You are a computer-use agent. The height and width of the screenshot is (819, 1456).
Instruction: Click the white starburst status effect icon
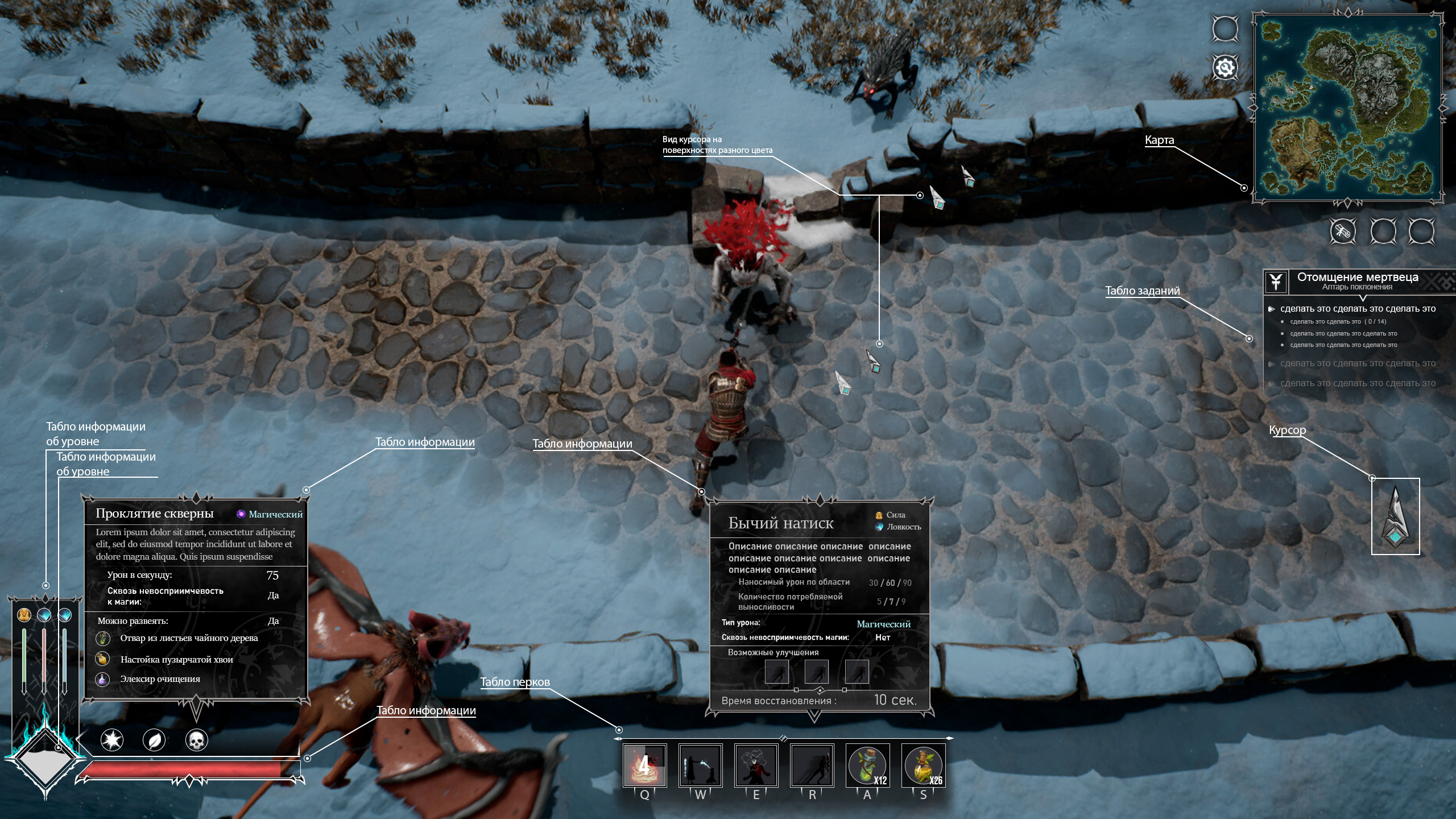(x=112, y=740)
